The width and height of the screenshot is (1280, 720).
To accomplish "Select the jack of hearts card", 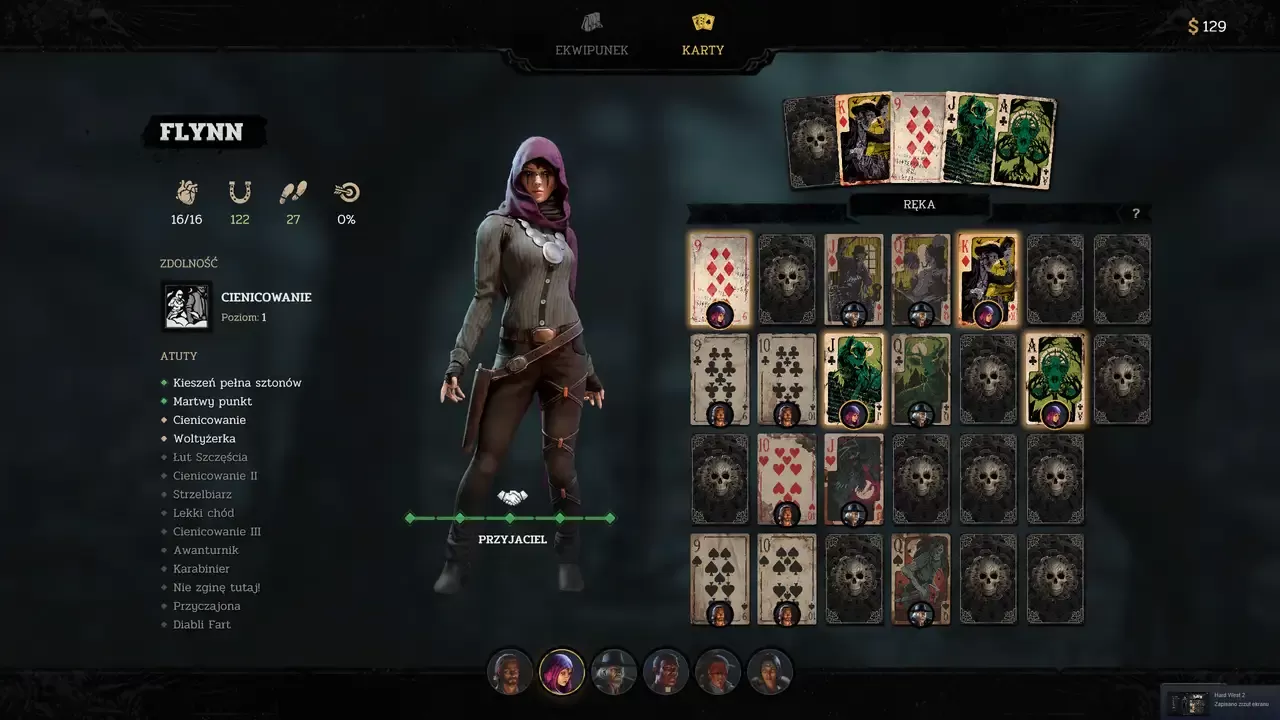I will tap(853, 479).
